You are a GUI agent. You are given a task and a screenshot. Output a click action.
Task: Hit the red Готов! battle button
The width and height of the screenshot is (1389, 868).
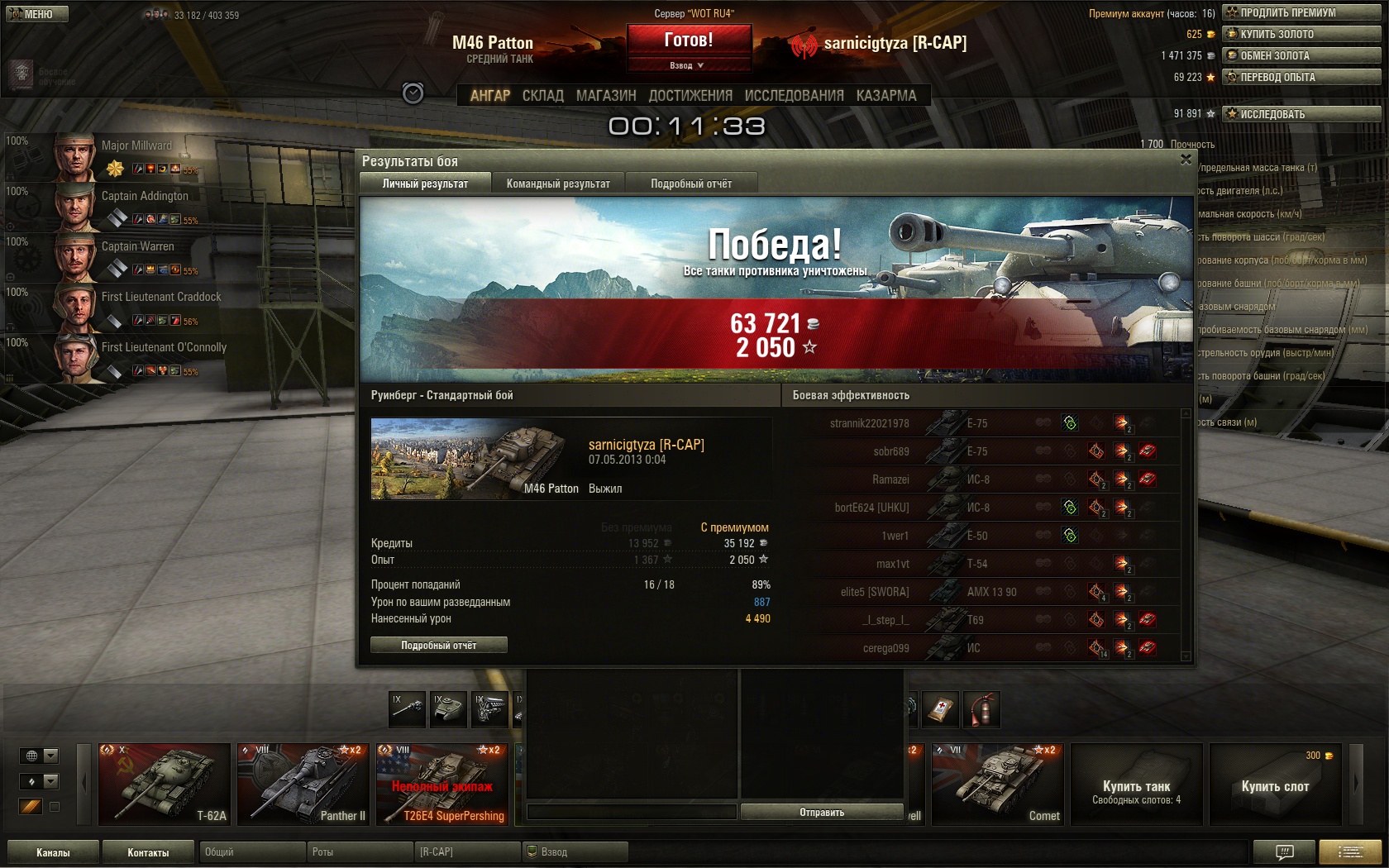click(x=689, y=41)
